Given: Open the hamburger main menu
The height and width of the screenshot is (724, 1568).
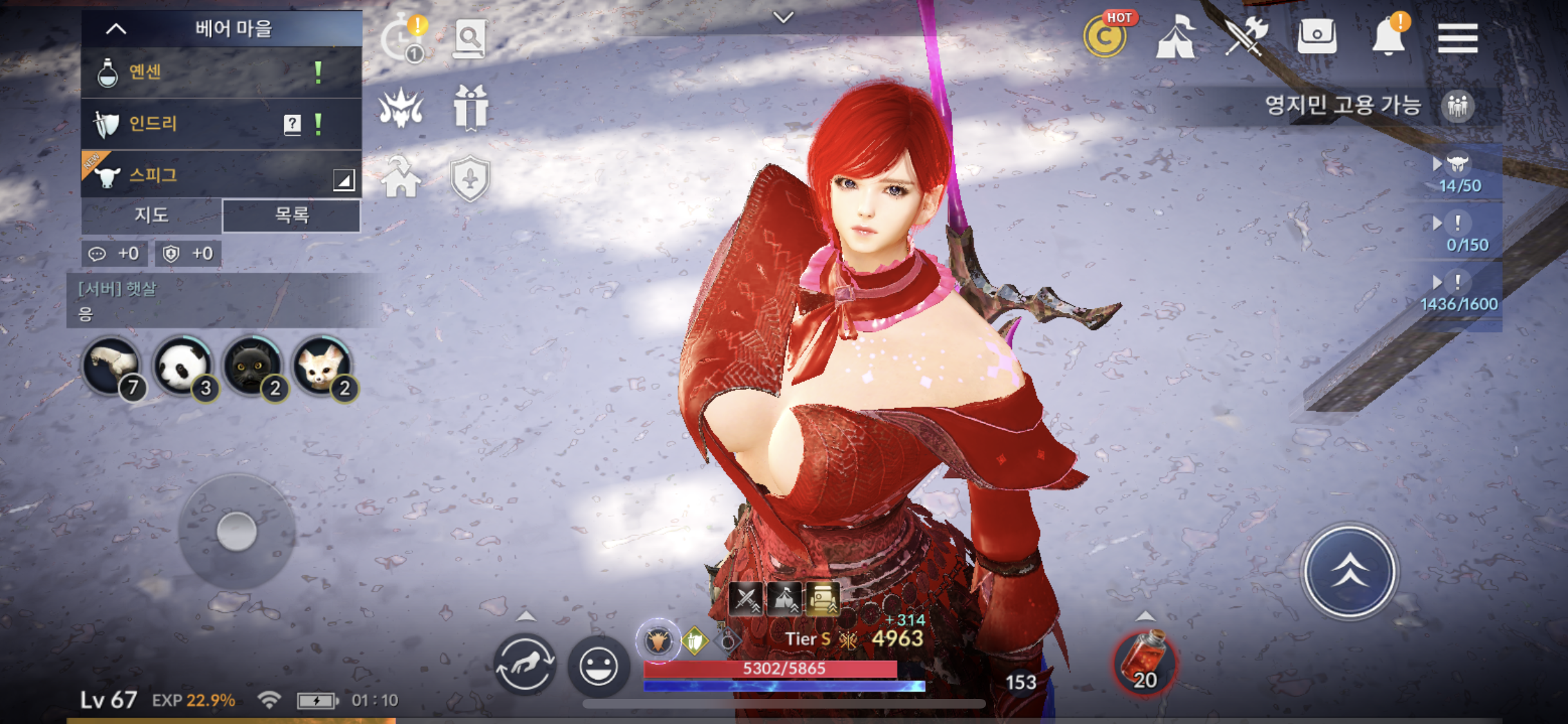Looking at the screenshot, I should point(1457,39).
